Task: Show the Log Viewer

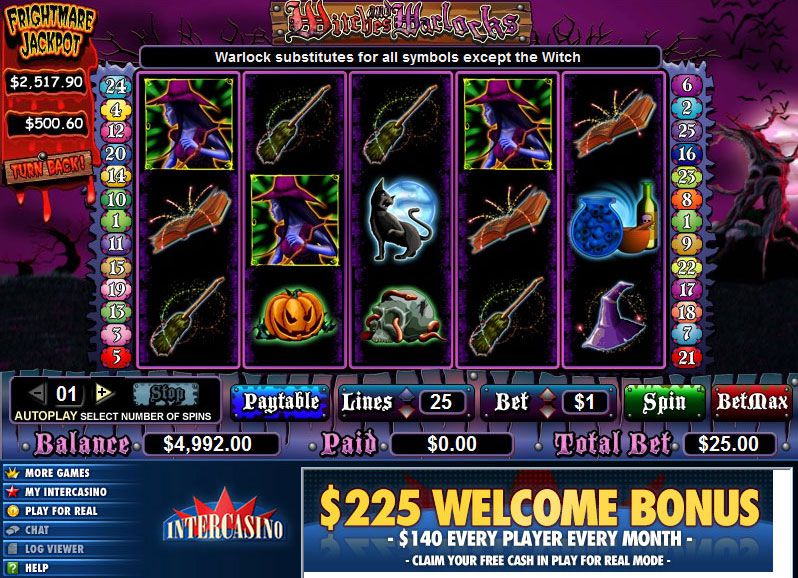Action: pos(54,549)
